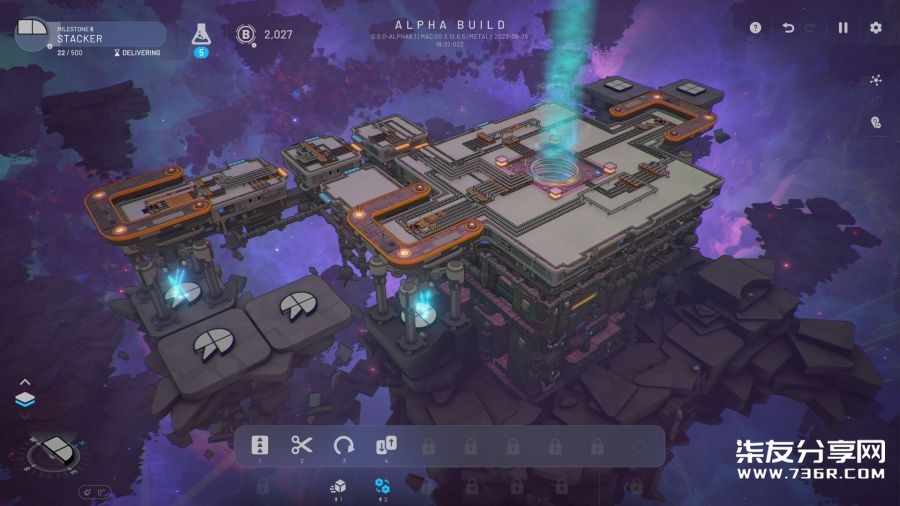The height and width of the screenshot is (506, 900).
Task: Move up one layer with arrow
Action: (25, 382)
